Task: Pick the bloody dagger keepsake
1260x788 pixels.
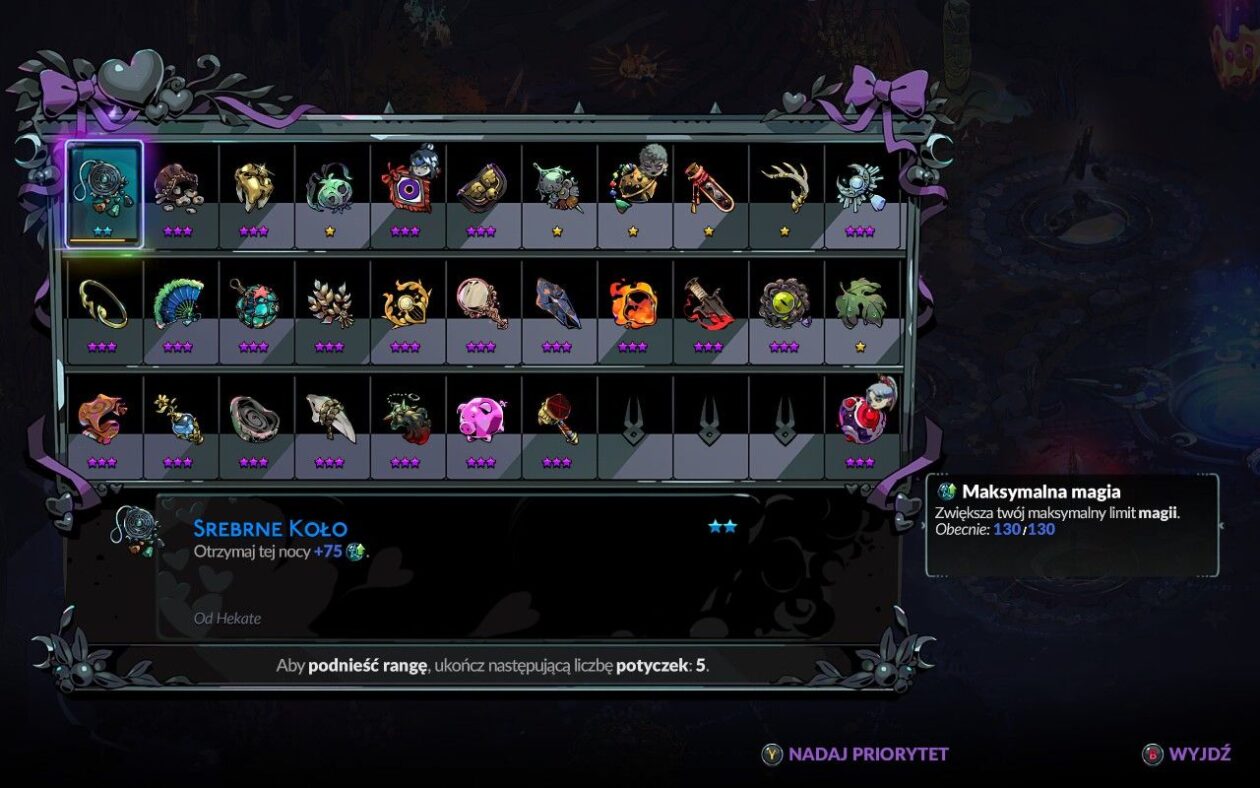Action: coord(709,303)
